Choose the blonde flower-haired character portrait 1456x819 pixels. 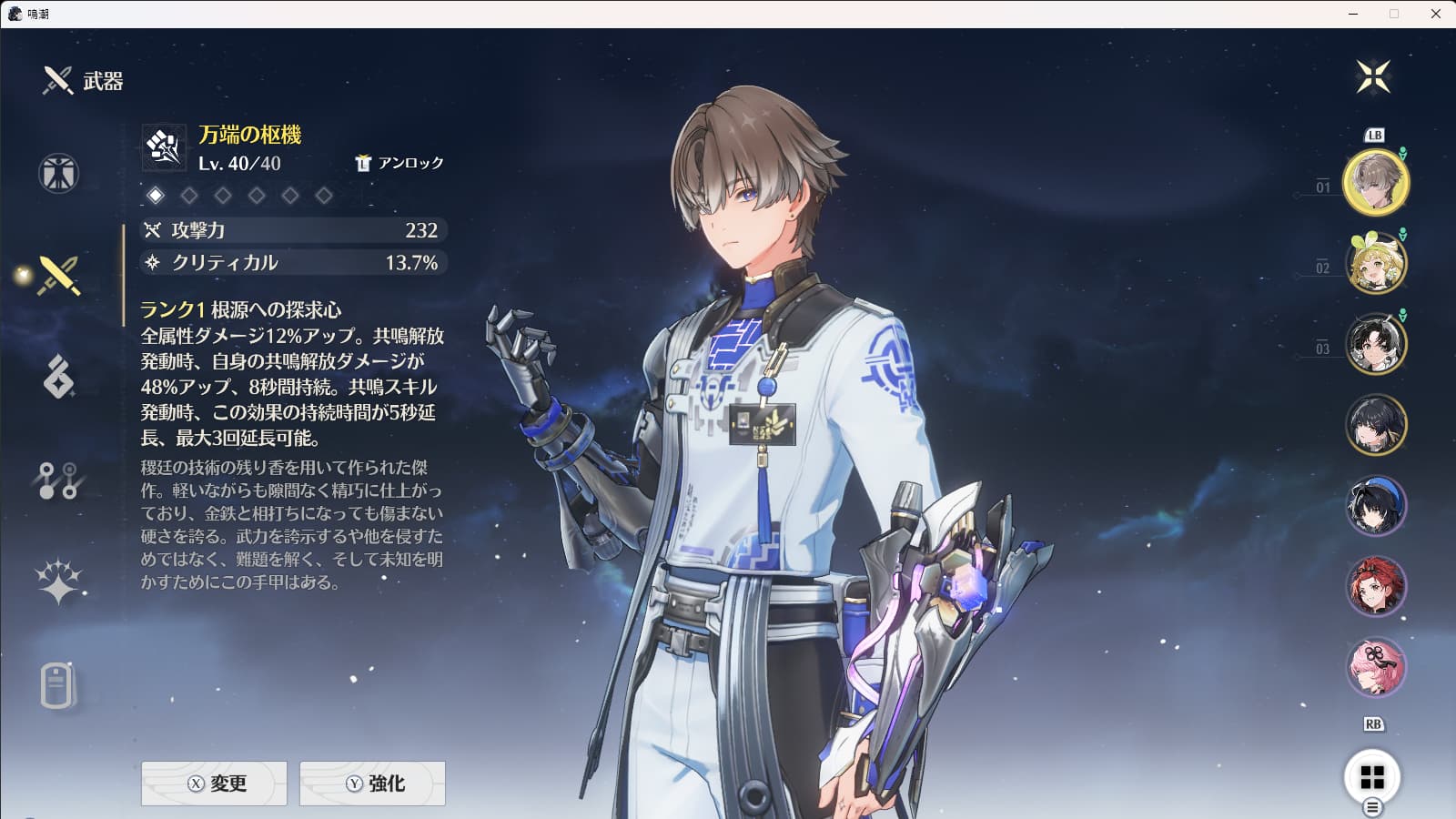1375,263
